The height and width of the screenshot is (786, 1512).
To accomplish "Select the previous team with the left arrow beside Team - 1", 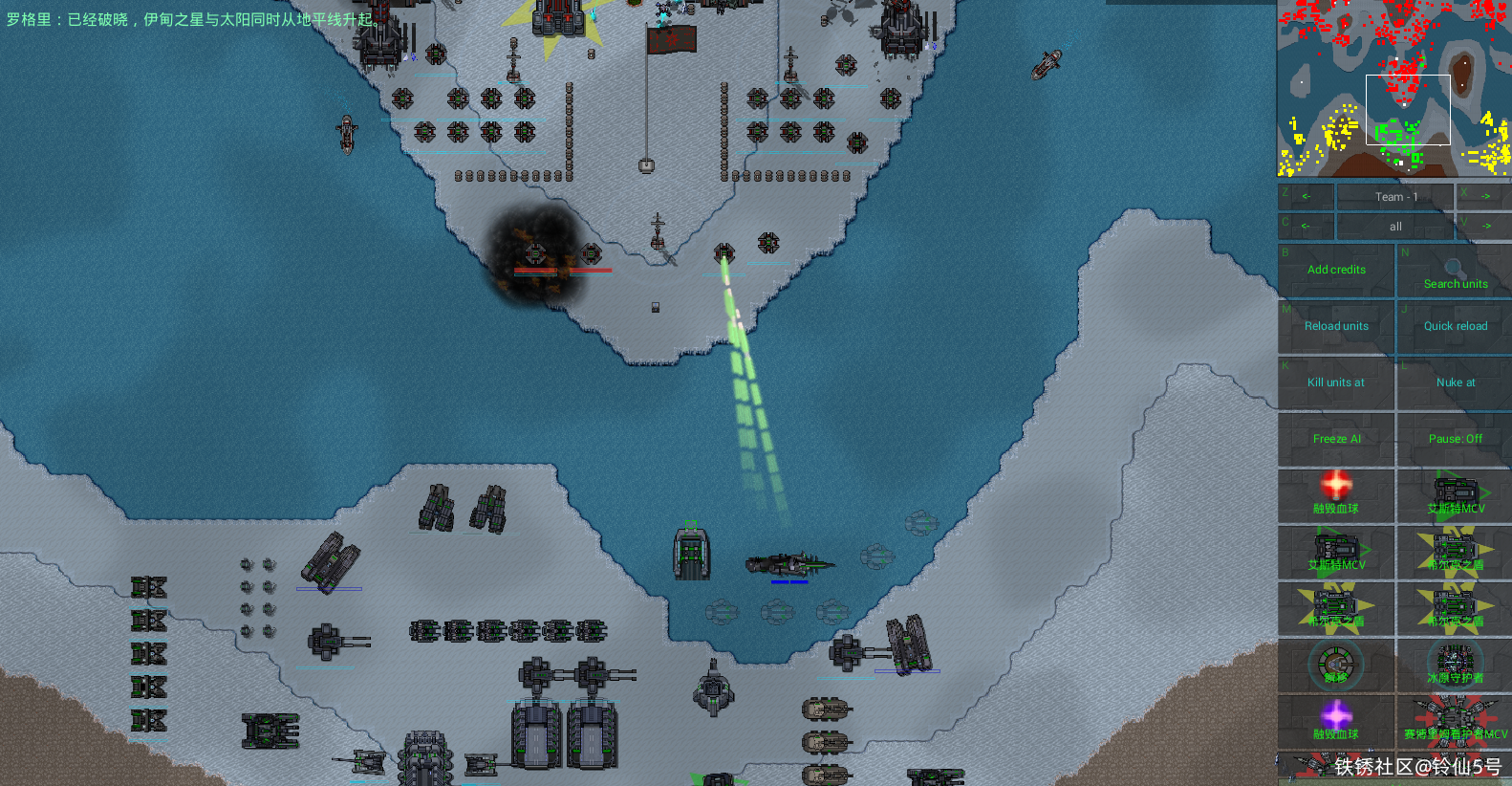I will [1306, 197].
